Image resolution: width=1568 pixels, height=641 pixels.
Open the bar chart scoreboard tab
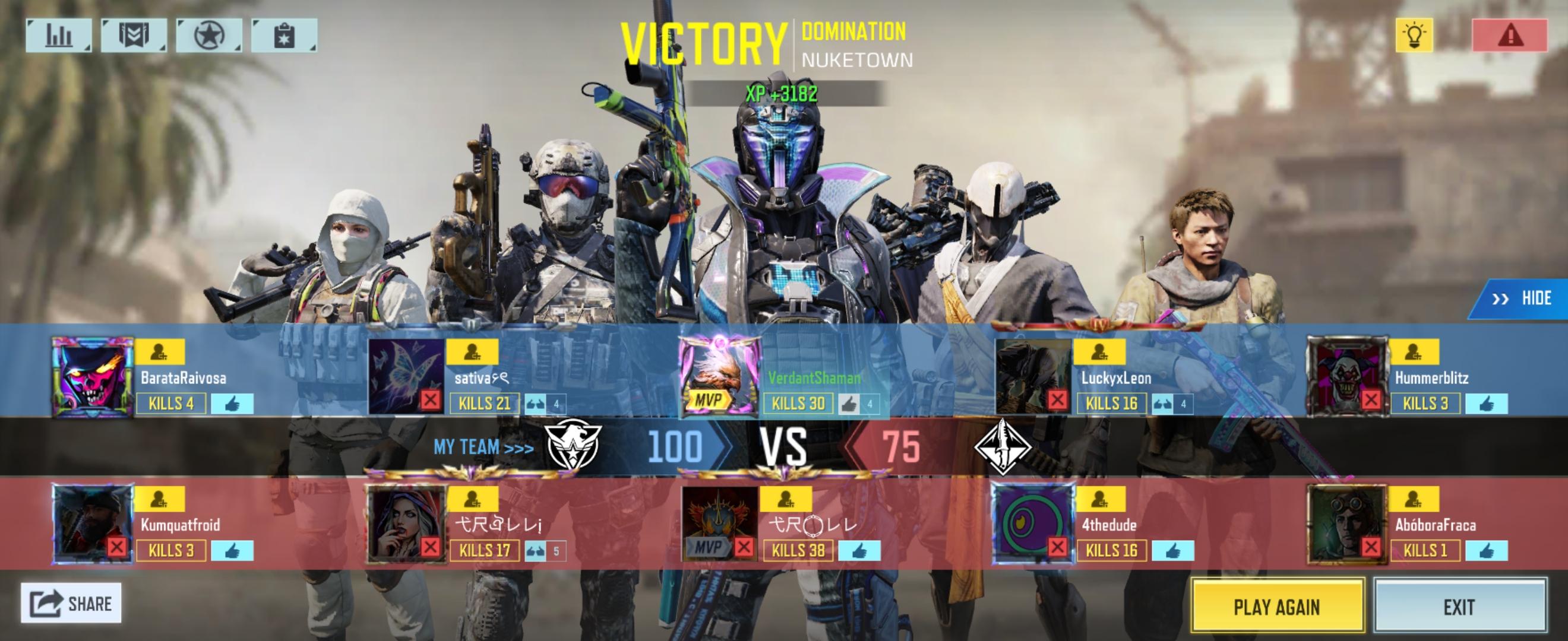point(58,35)
